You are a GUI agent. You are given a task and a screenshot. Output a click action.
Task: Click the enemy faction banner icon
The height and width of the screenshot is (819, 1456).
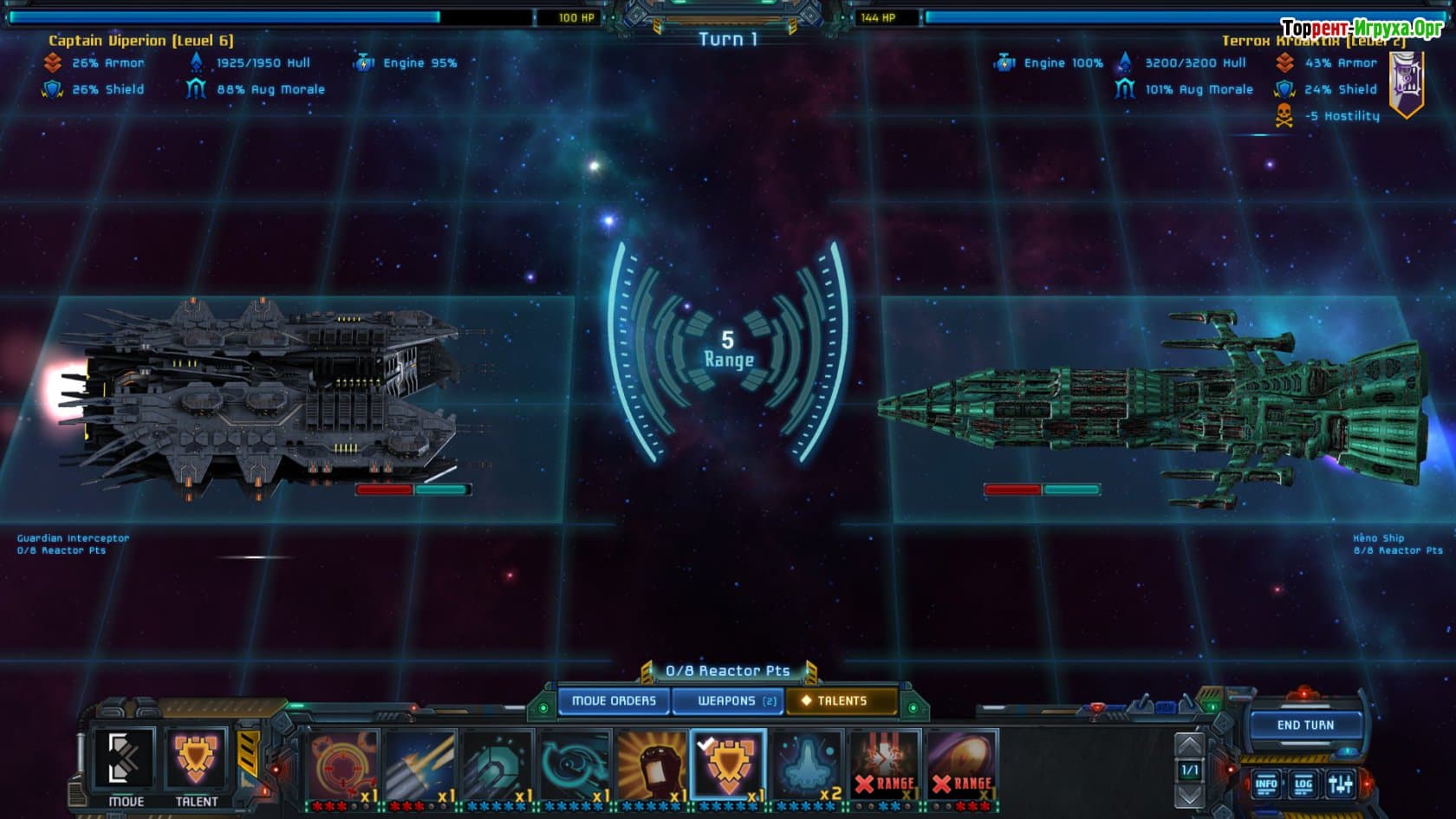[1406, 83]
